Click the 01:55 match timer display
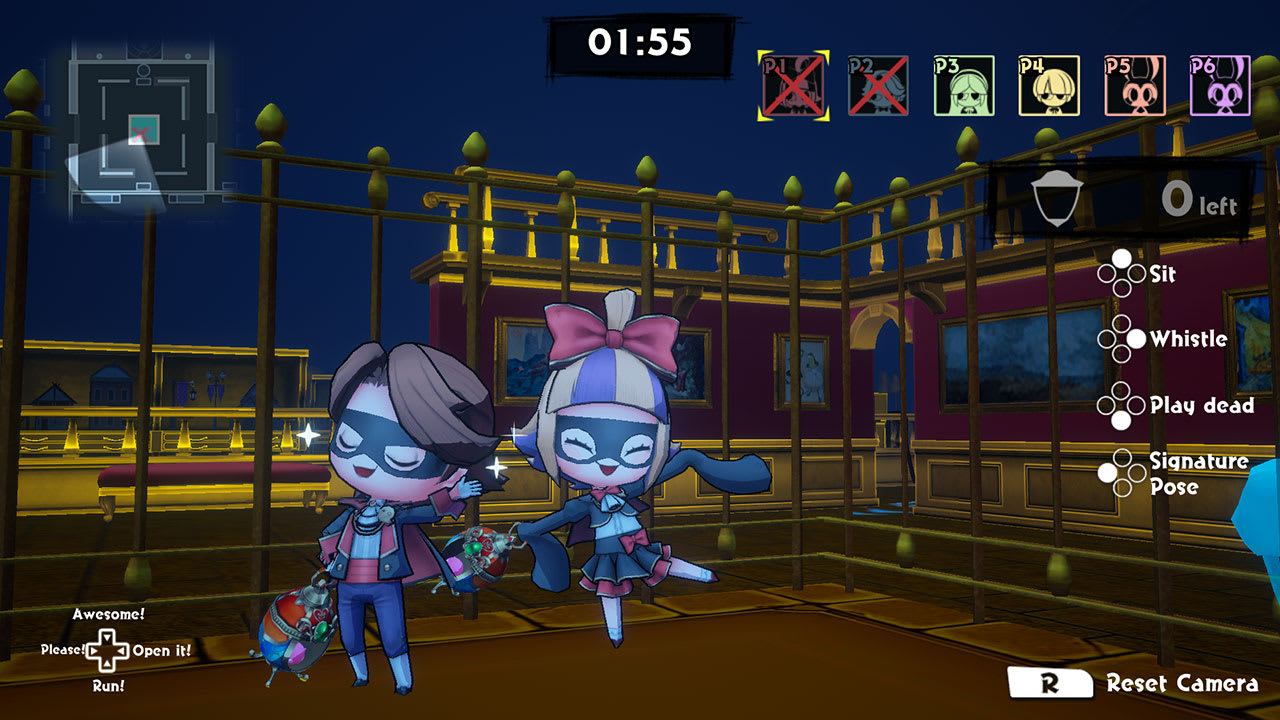Image resolution: width=1280 pixels, height=720 pixels. (x=639, y=39)
